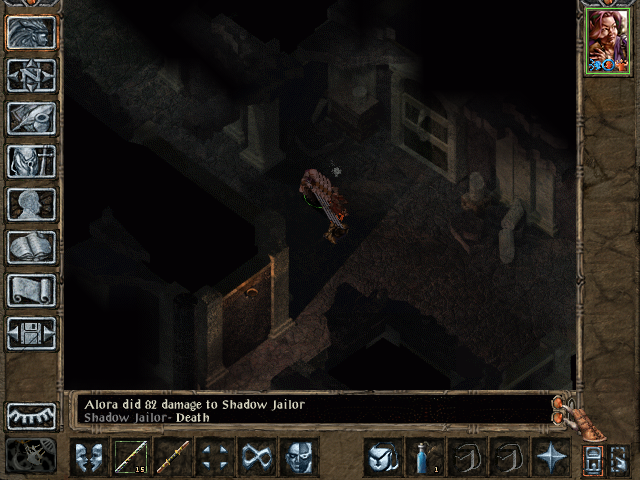Click the Return to Game button

pyautogui.click(x=32, y=32)
